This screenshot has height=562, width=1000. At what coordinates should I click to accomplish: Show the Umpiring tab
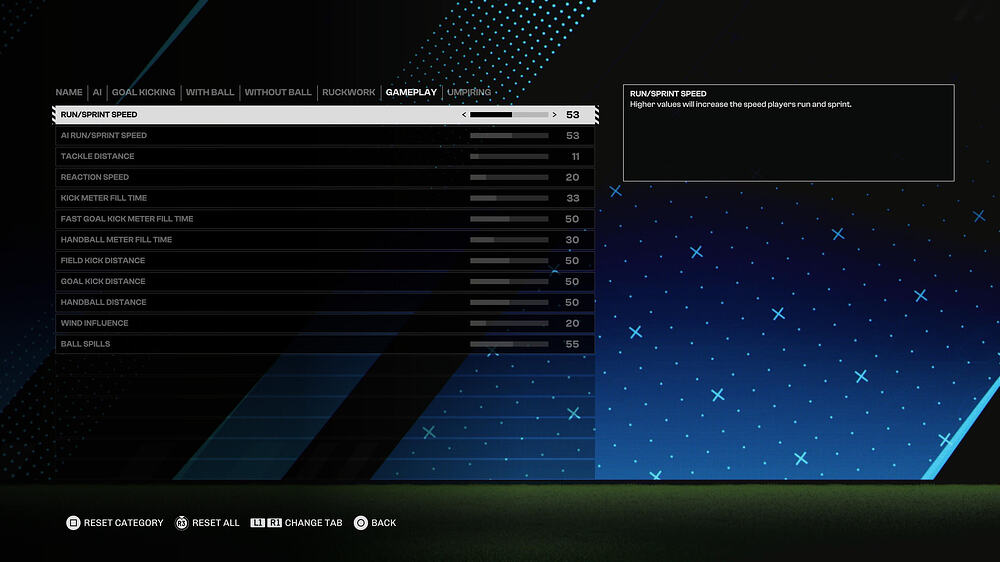click(469, 93)
